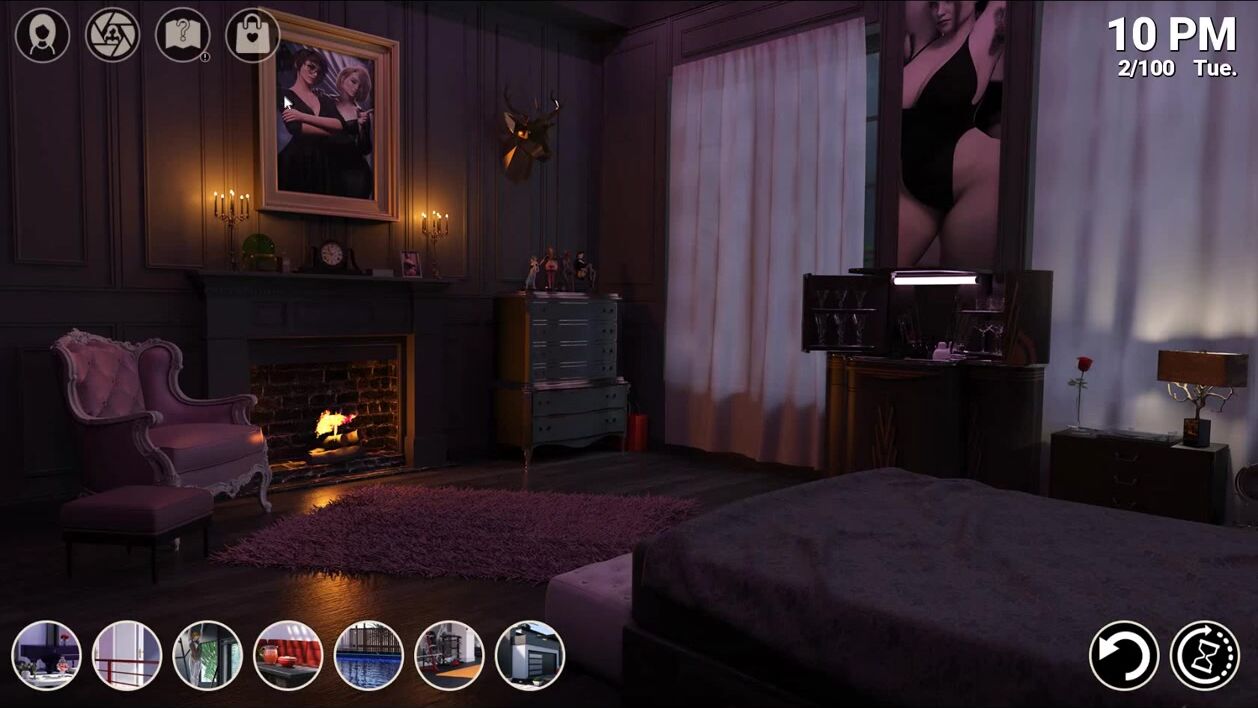Screen dimensions: 1258x708
Task: Open the question mark guide book
Action: [182, 36]
